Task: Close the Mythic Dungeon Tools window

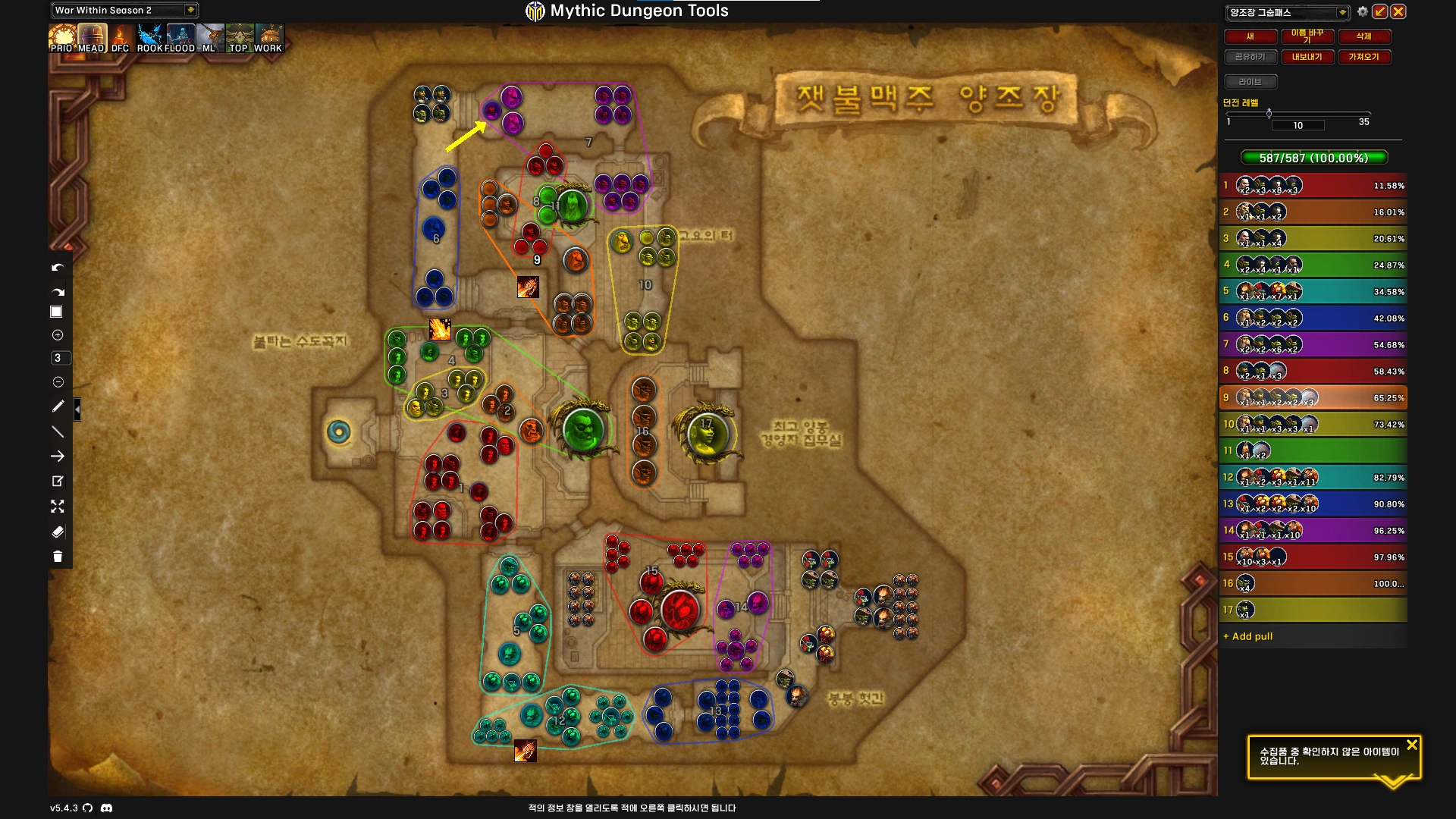Action: pyautogui.click(x=1398, y=11)
